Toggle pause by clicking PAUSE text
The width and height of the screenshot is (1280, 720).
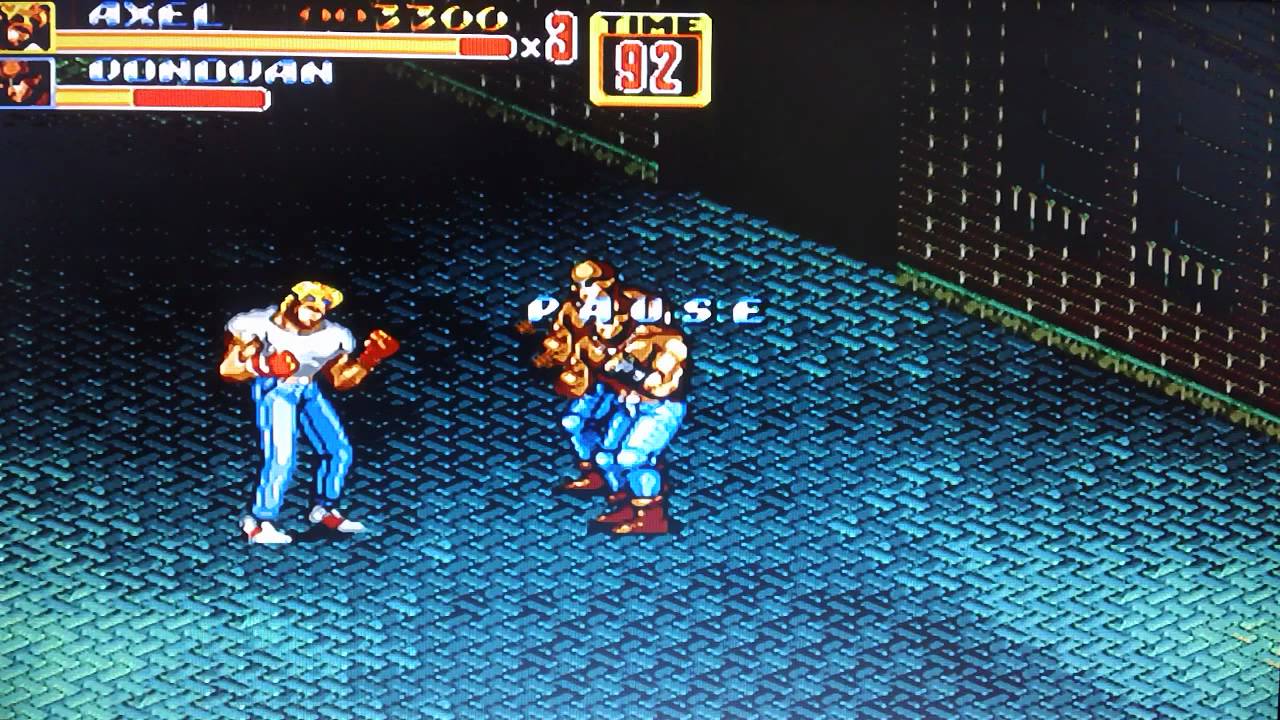pyautogui.click(x=645, y=308)
